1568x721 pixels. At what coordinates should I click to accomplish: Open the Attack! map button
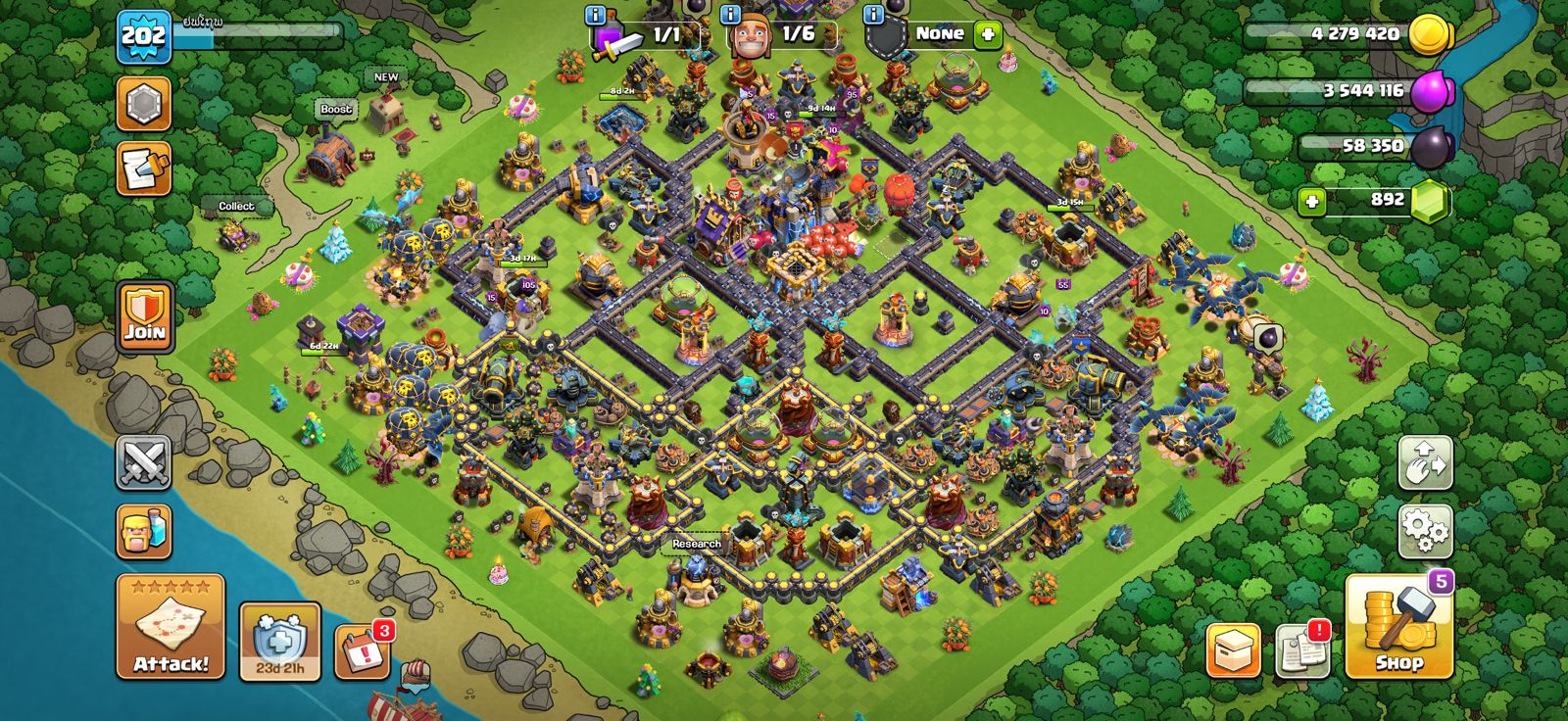click(x=171, y=627)
